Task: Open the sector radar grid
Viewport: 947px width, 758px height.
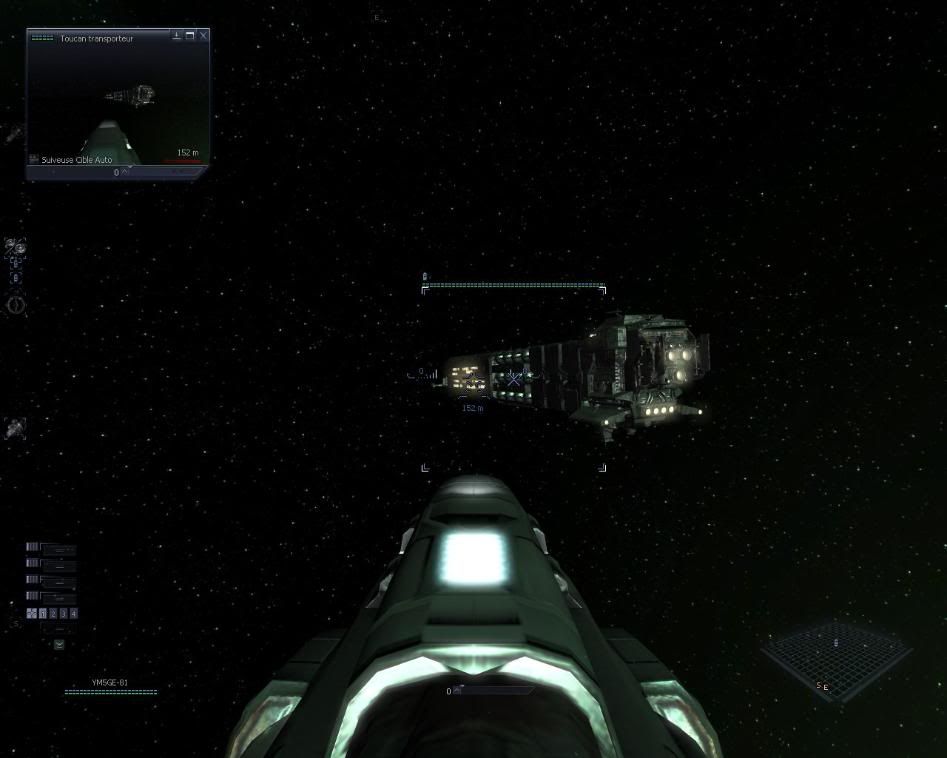Action: (x=835, y=655)
